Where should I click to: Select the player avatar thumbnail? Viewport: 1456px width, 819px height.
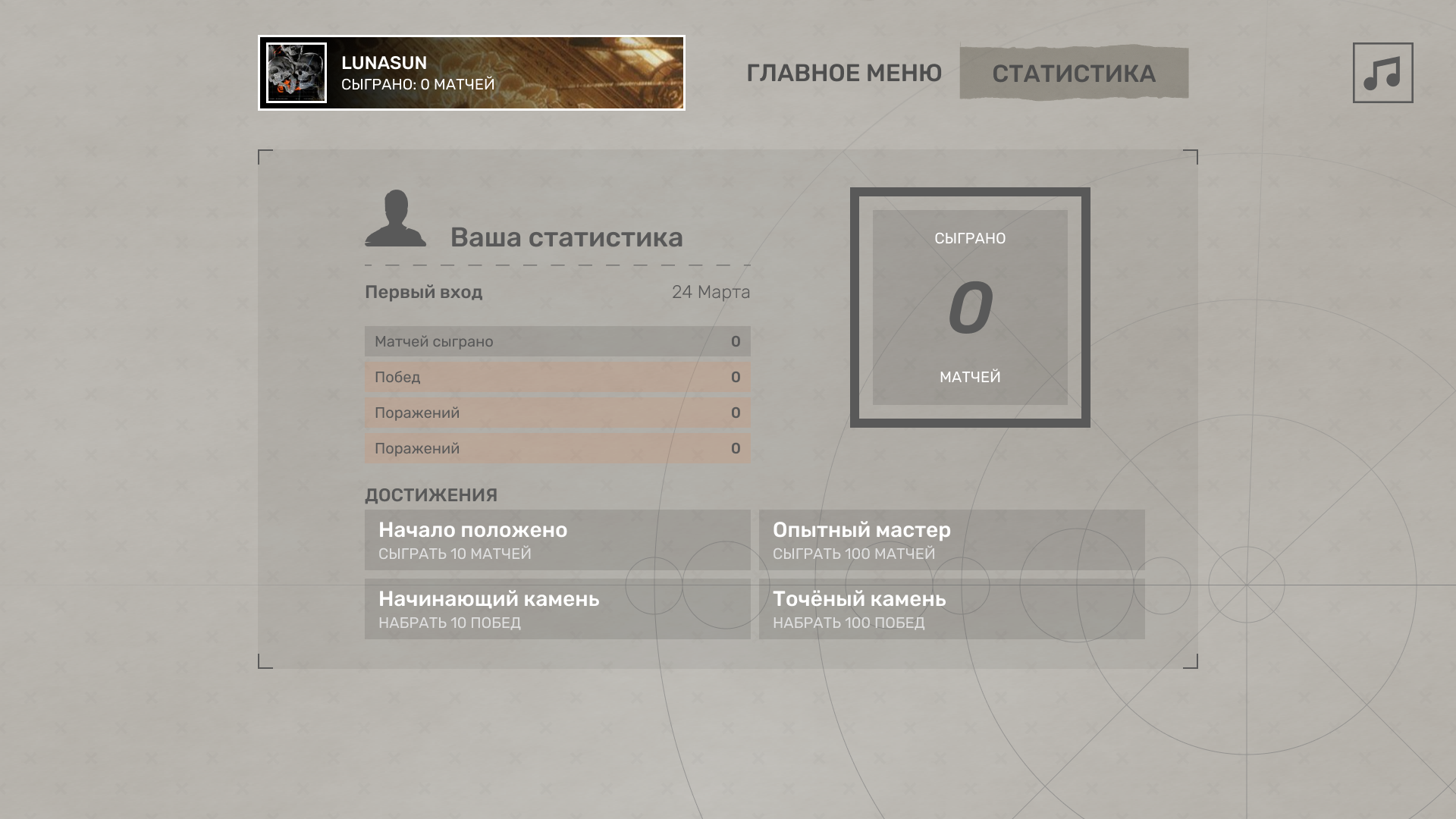(x=295, y=74)
